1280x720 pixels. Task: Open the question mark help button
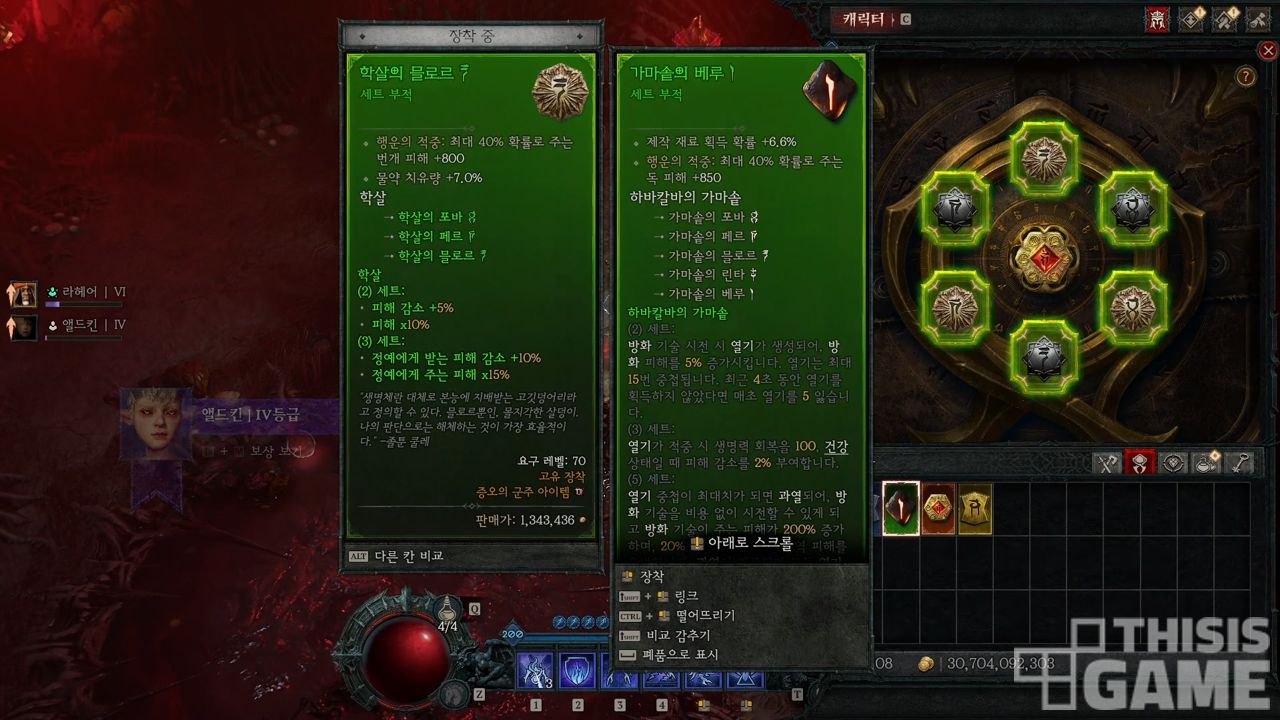pos(1246,76)
